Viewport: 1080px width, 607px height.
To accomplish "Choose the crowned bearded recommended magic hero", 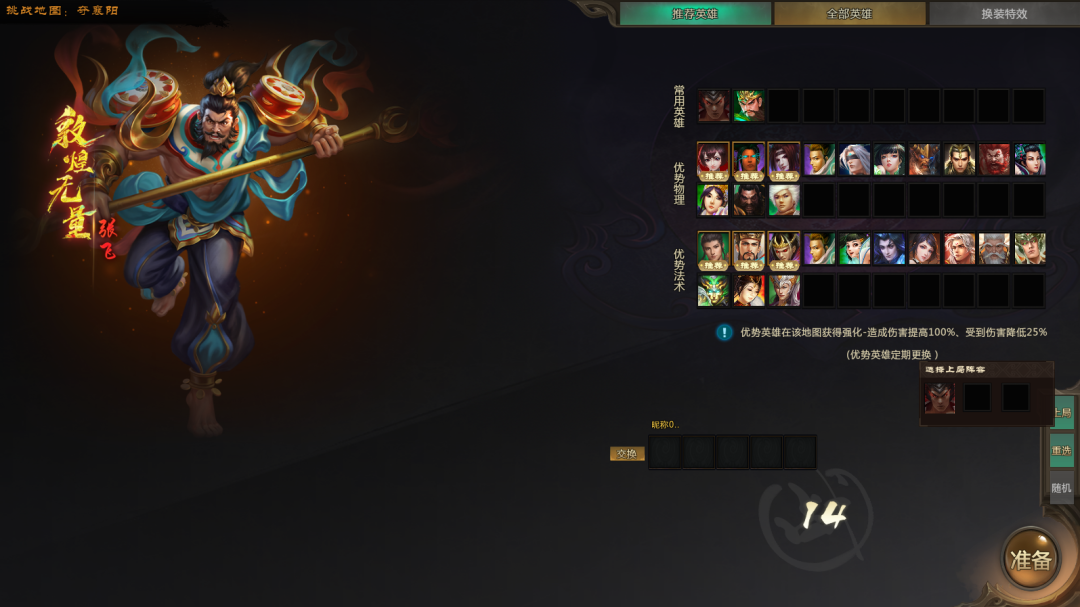I will 749,248.
